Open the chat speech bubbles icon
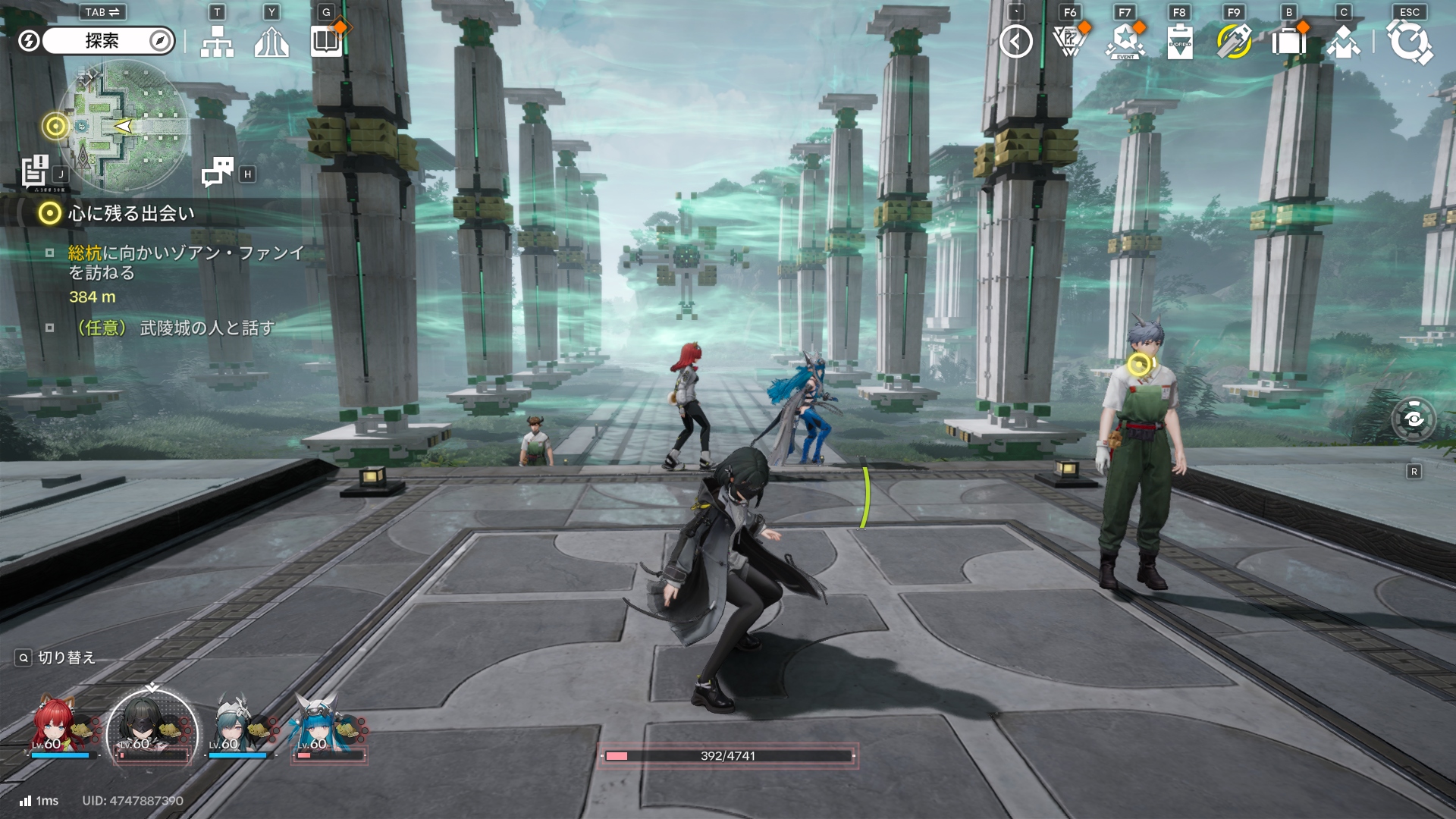The height and width of the screenshot is (819, 1456). 217,172
